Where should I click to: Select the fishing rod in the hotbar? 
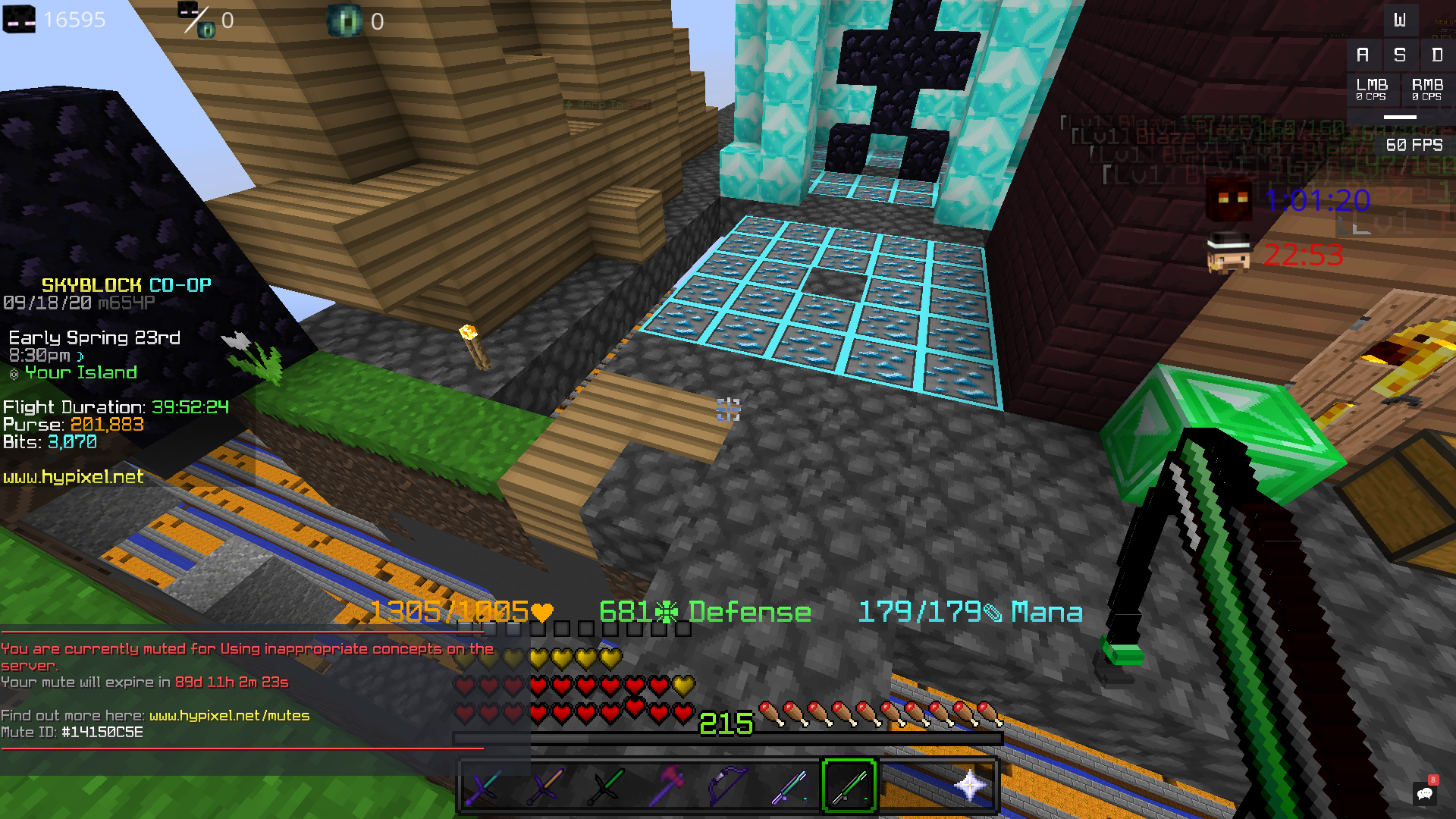(x=789, y=787)
